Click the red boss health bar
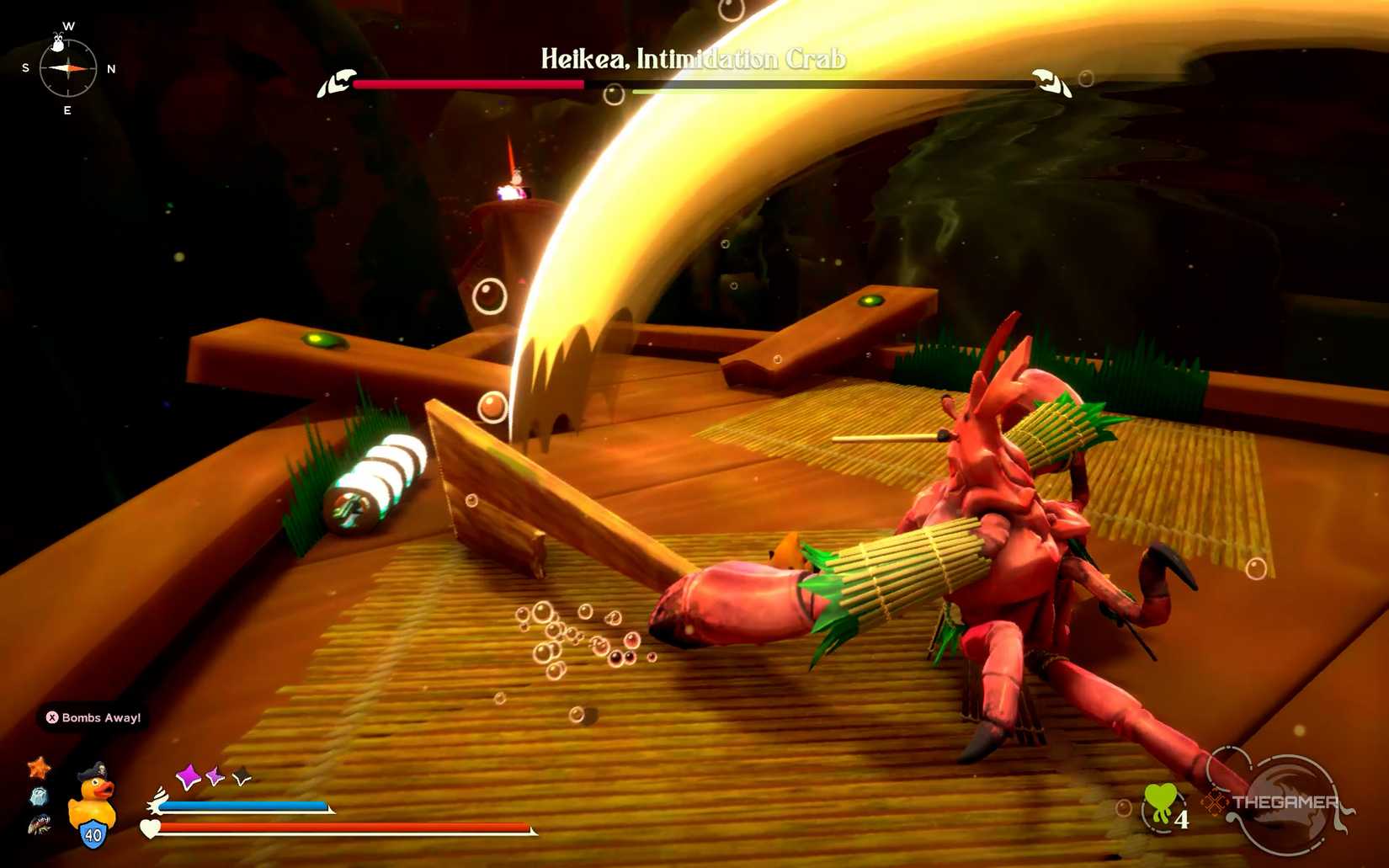 click(x=468, y=84)
